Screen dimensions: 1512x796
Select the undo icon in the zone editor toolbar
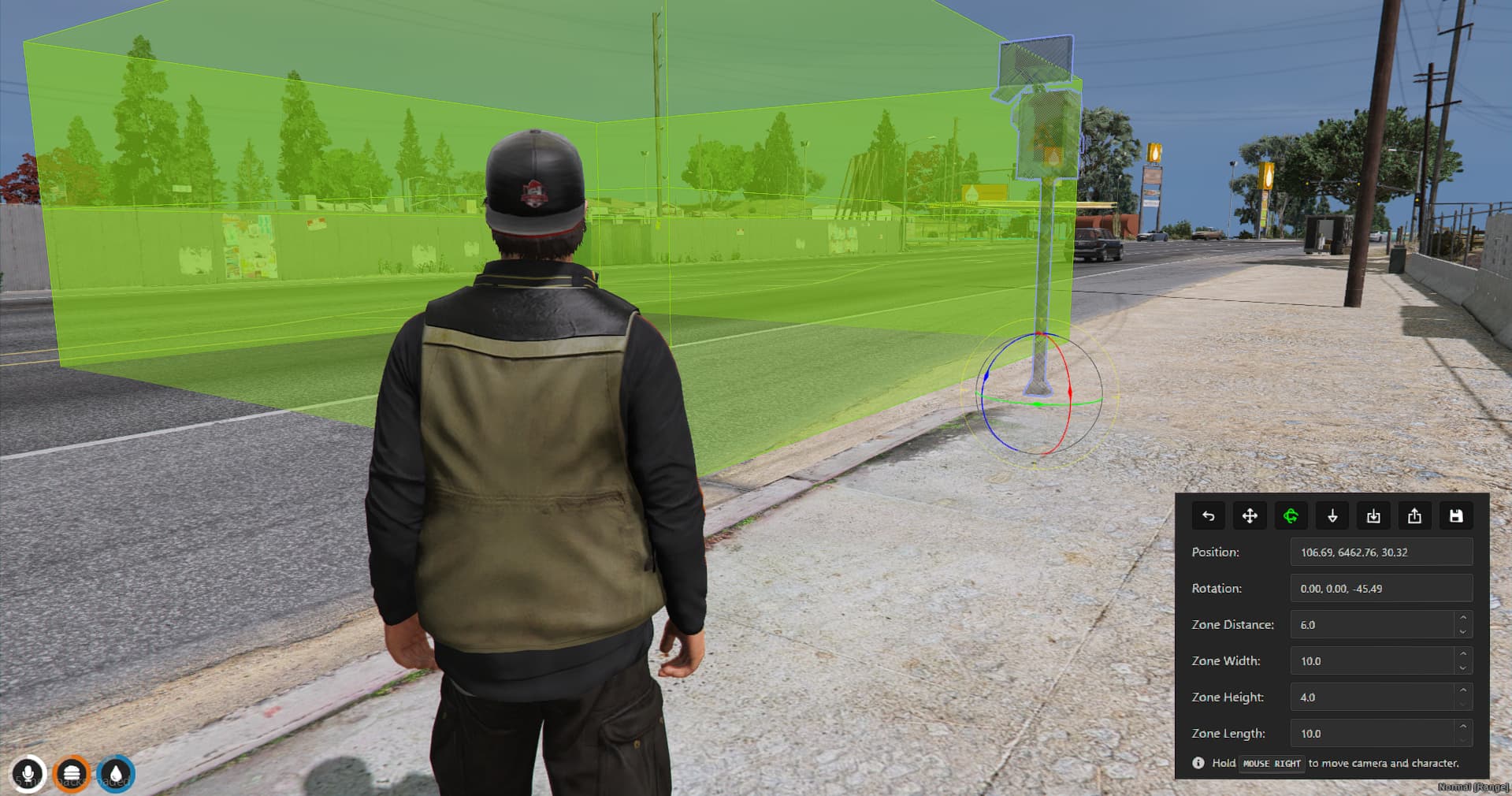click(x=1208, y=515)
